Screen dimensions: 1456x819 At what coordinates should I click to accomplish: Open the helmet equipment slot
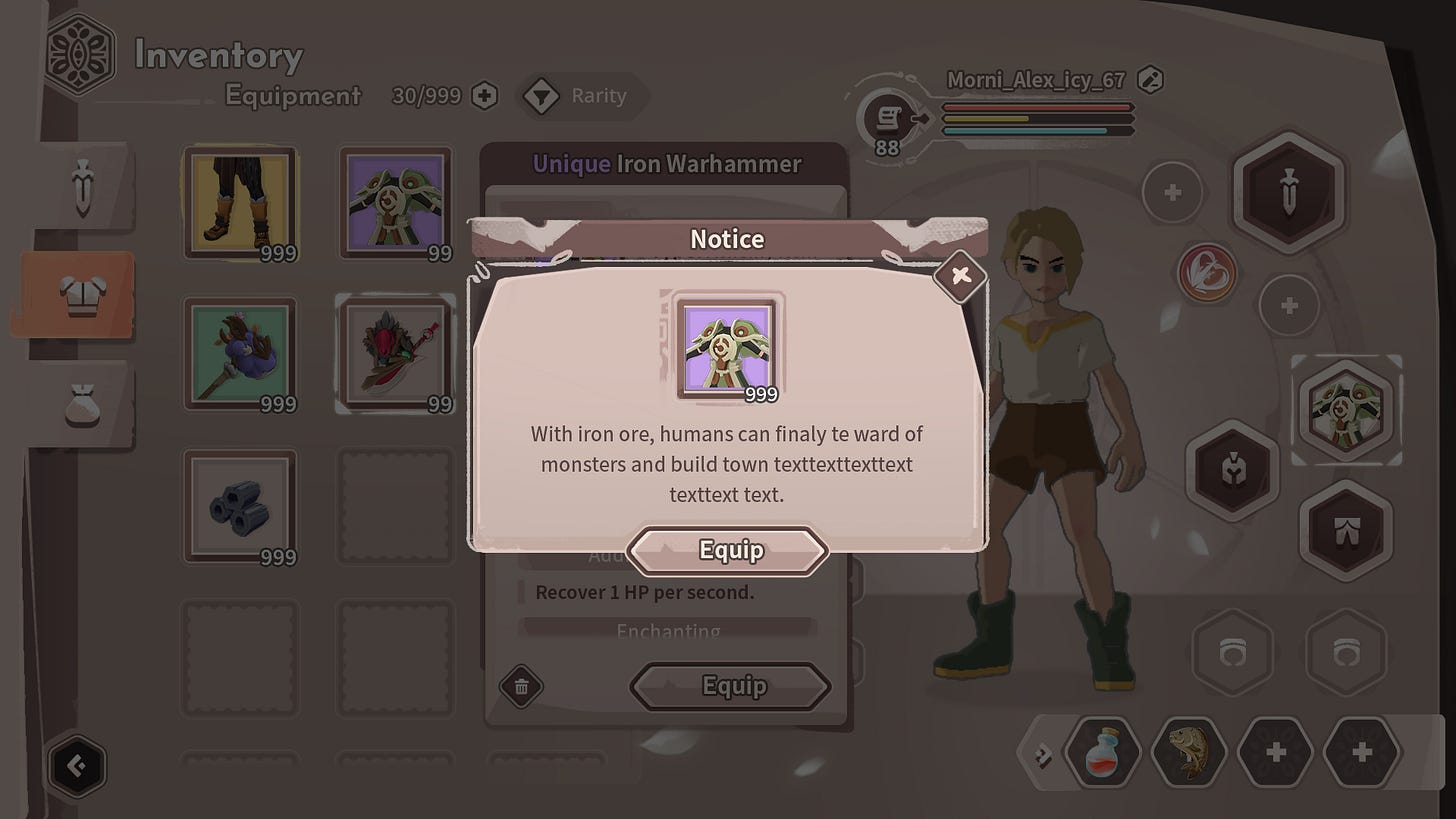1232,468
